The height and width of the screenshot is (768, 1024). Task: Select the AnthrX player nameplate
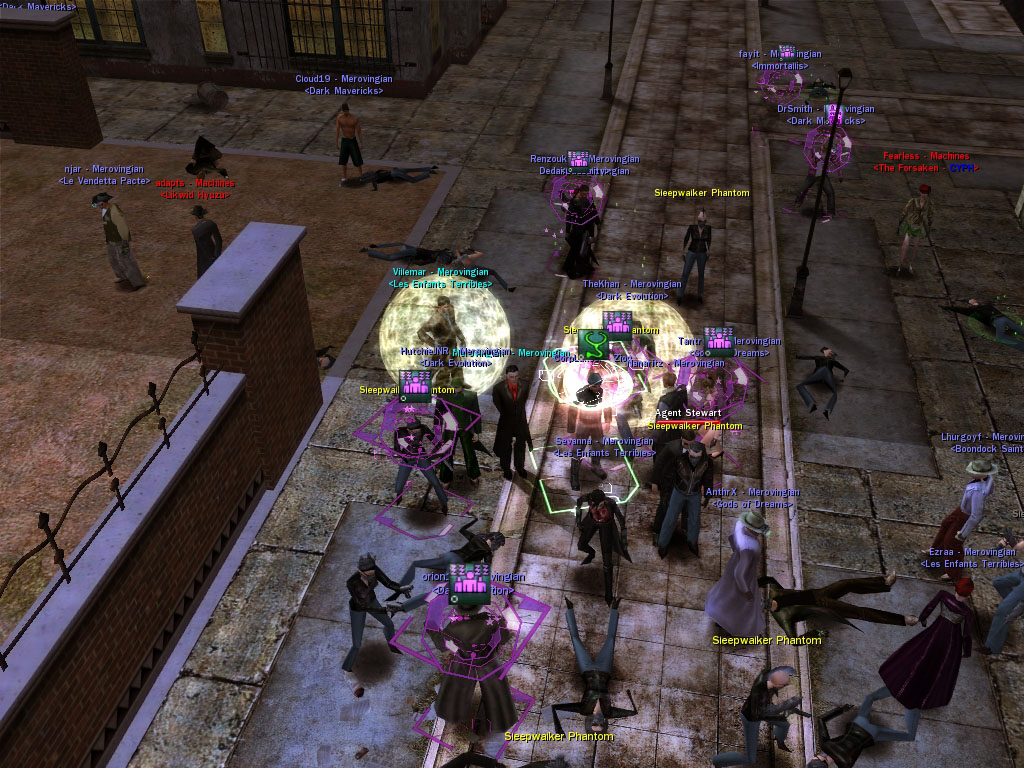click(752, 492)
